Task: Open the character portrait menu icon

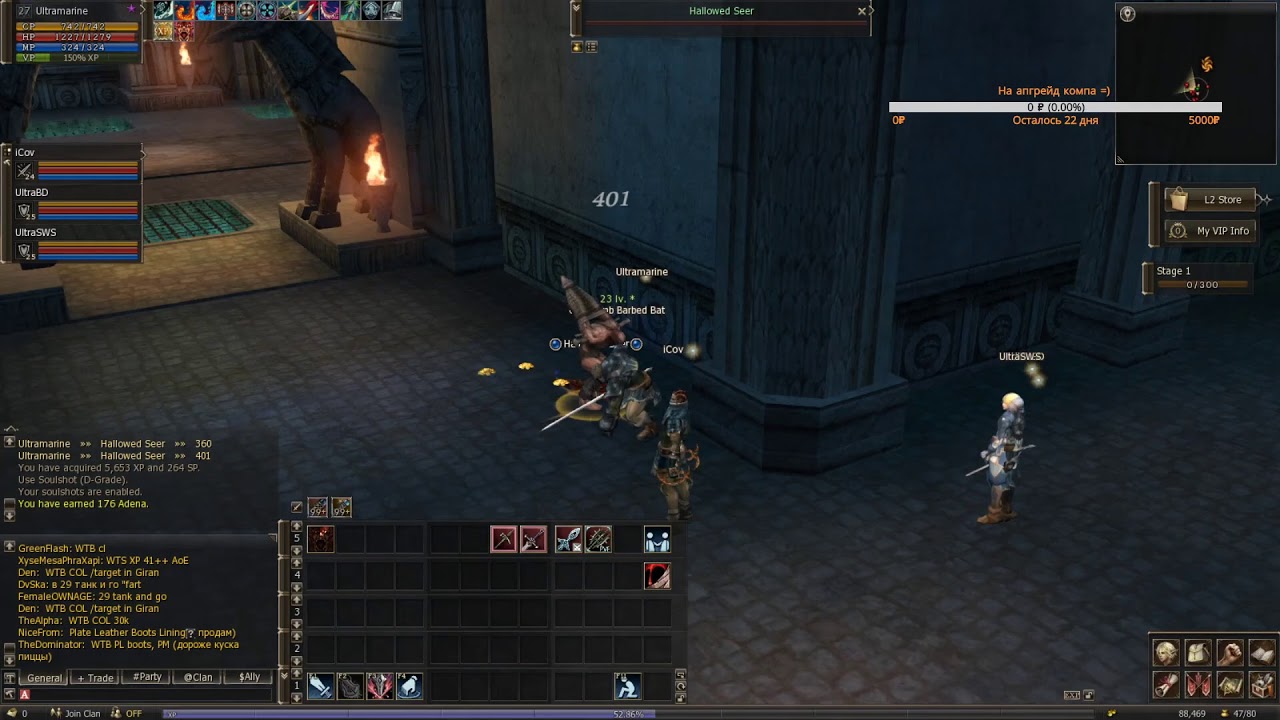Action: click(1166, 654)
